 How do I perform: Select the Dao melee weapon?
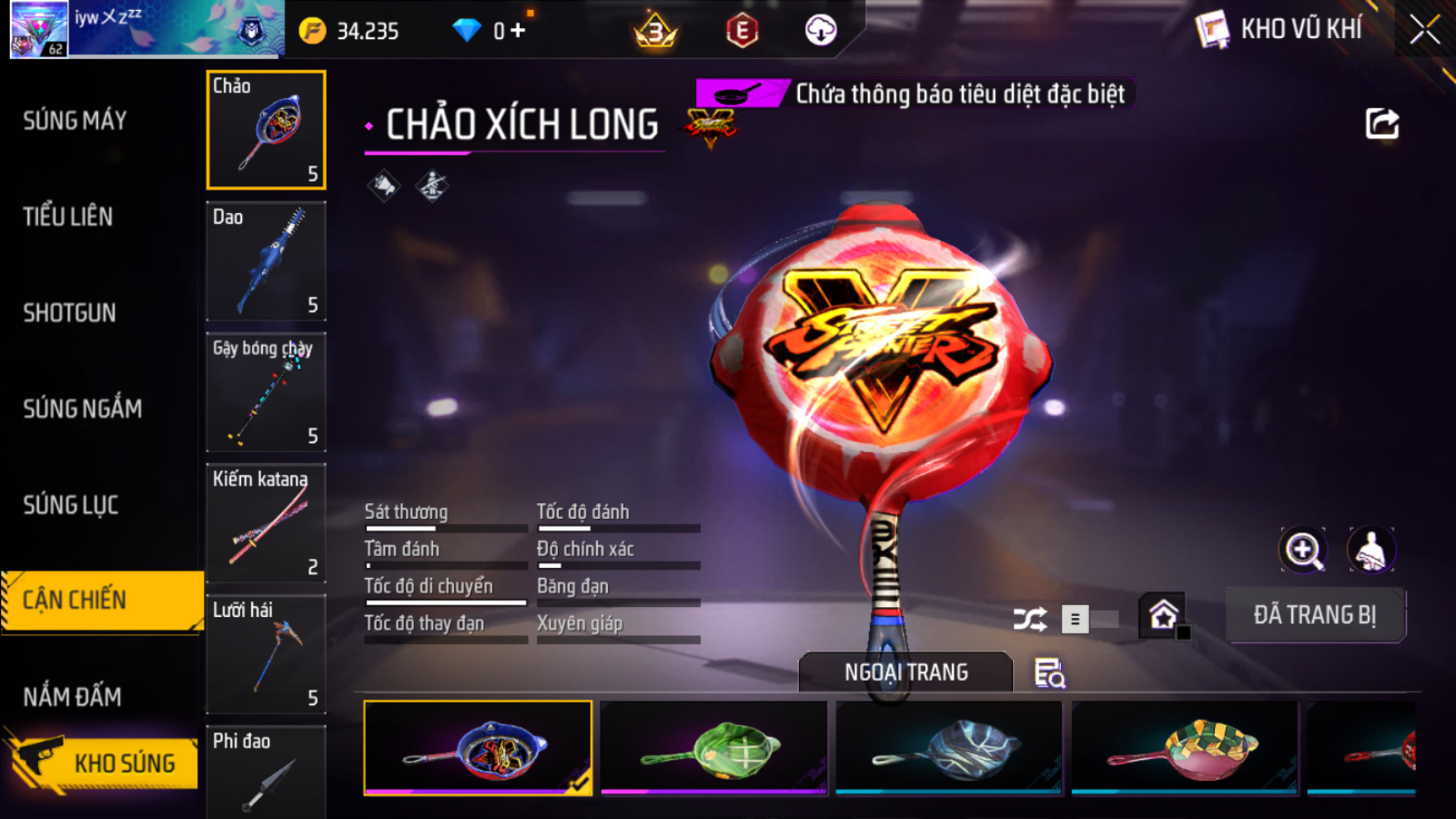tap(266, 261)
